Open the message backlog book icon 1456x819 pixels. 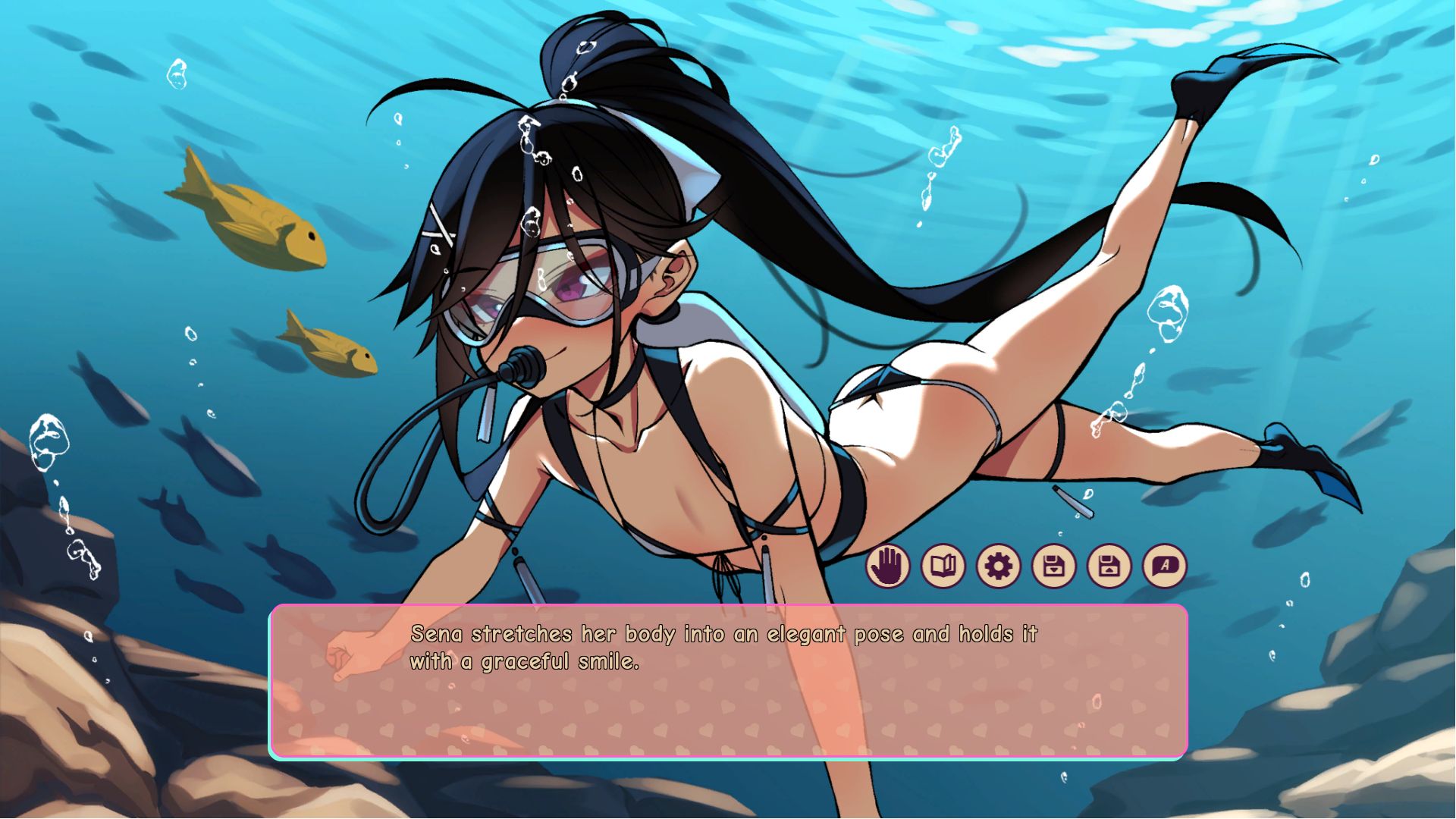[x=943, y=567]
